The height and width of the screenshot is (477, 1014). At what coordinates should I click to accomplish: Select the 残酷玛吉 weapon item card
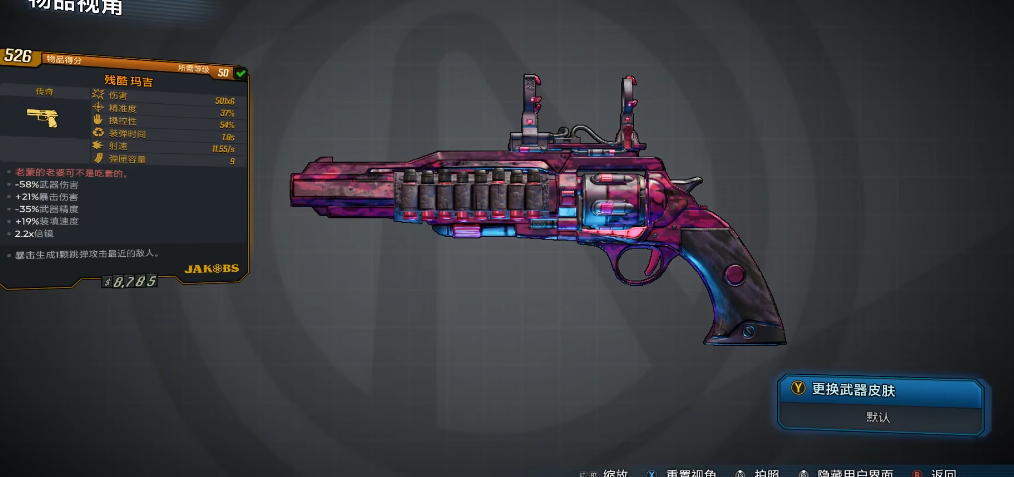click(x=124, y=168)
